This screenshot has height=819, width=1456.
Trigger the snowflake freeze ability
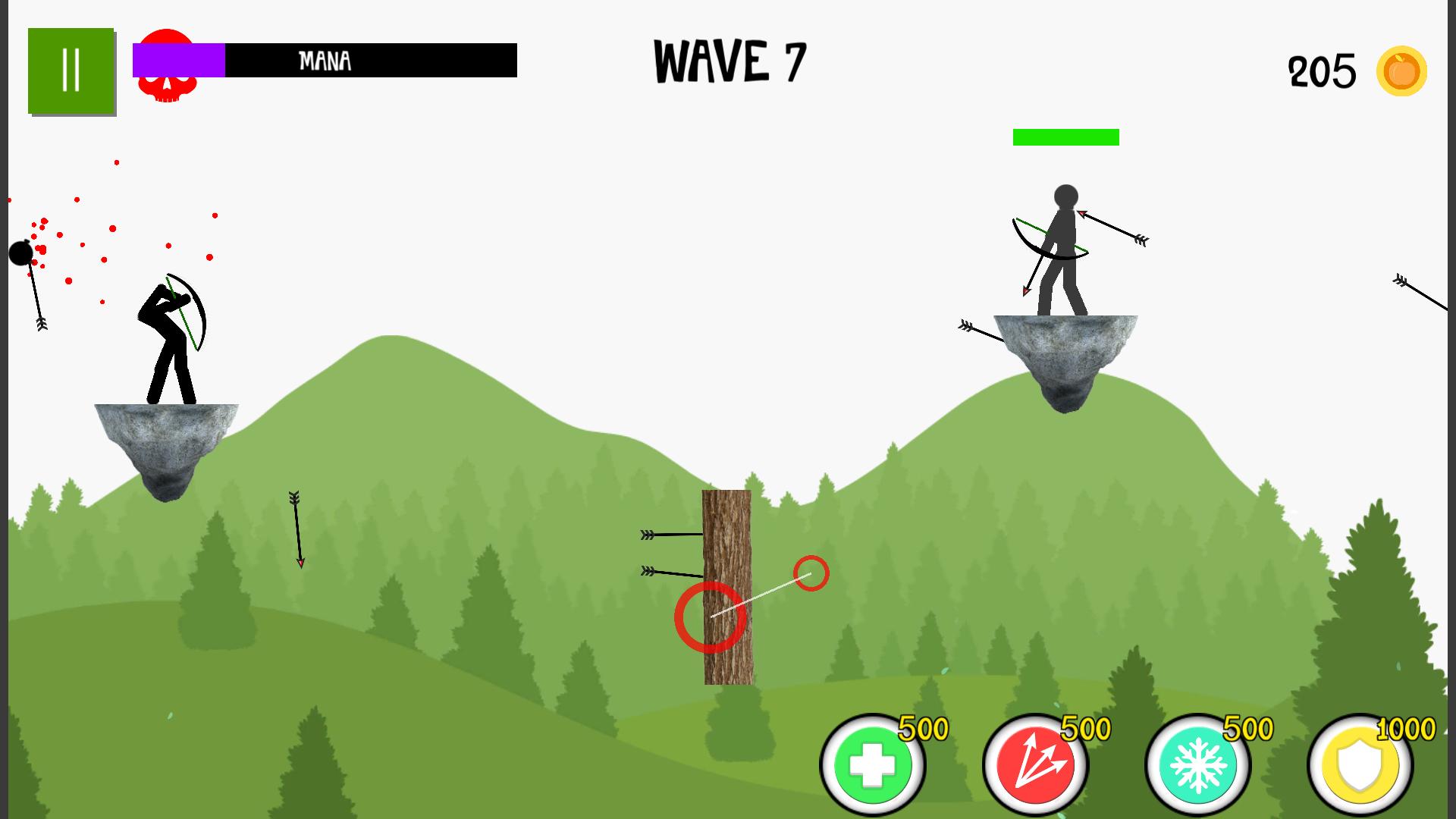click(x=1197, y=764)
